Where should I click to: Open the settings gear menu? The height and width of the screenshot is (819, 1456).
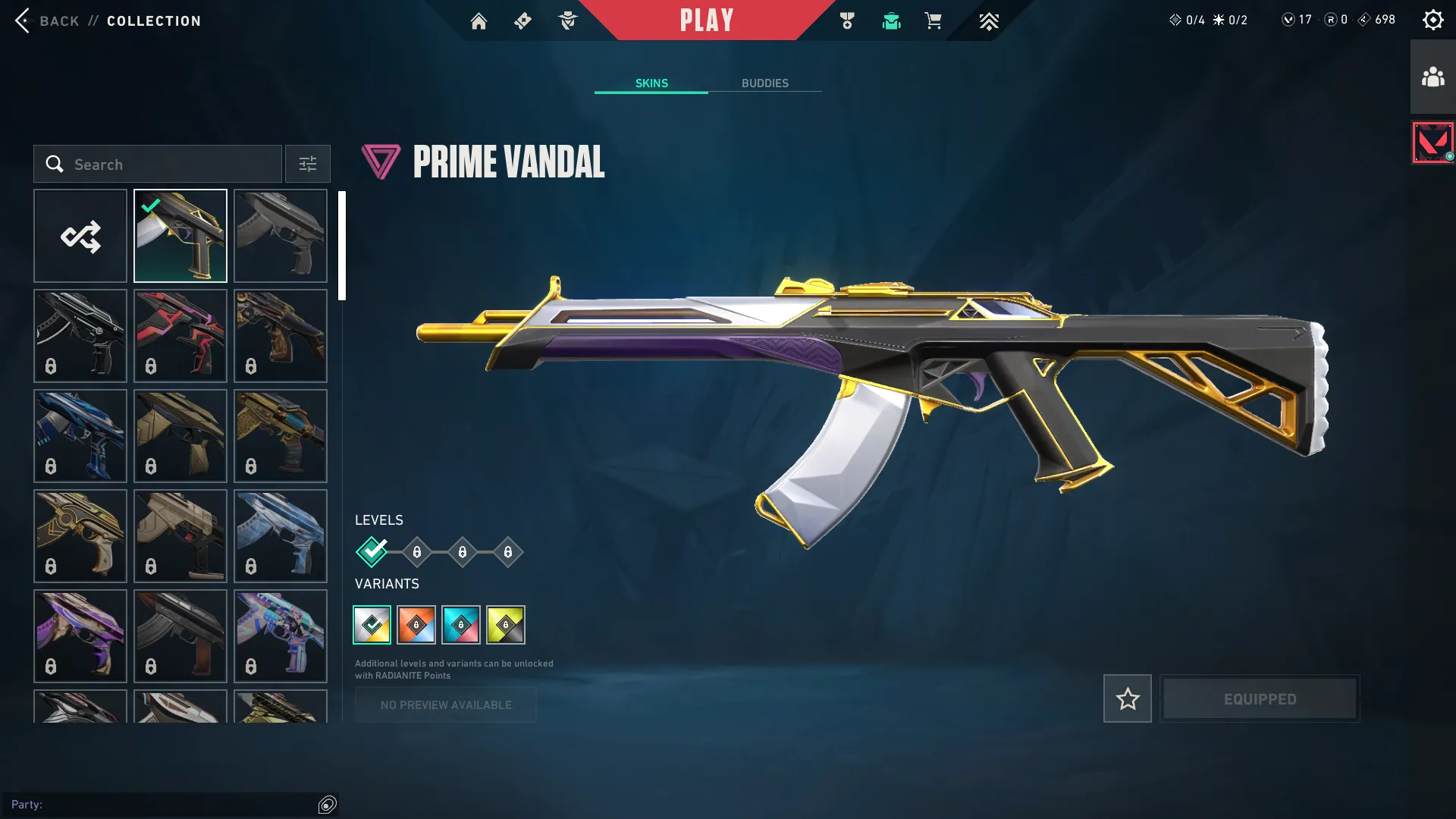(x=1432, y=19)
